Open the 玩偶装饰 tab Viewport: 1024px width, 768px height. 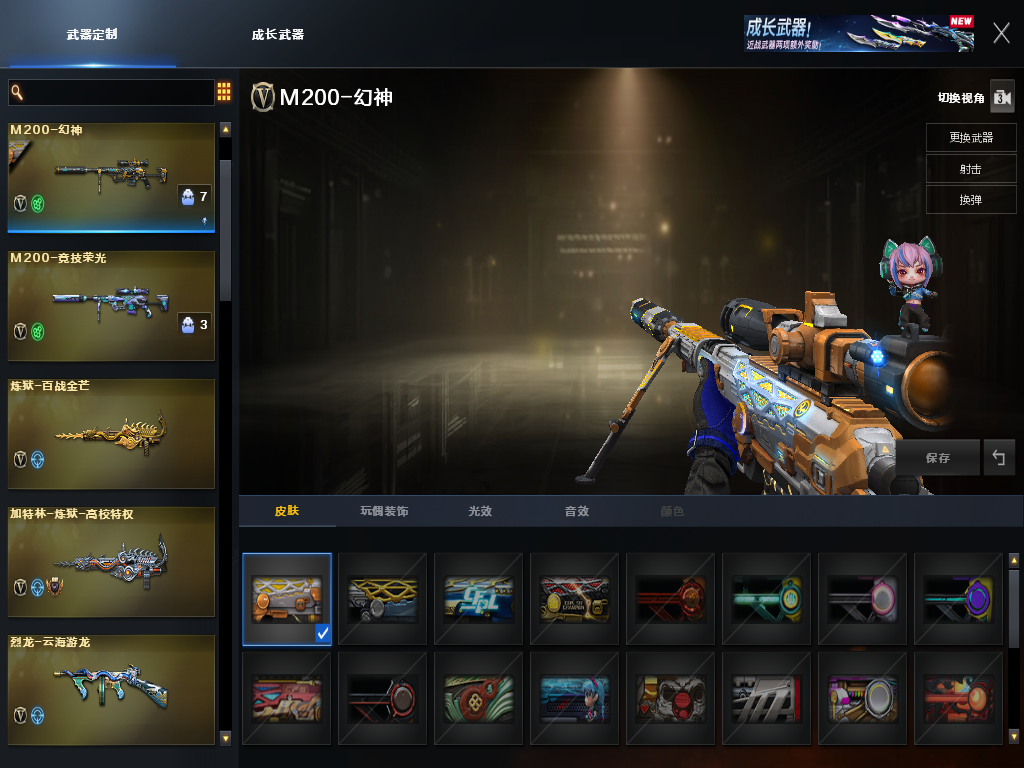384,511
